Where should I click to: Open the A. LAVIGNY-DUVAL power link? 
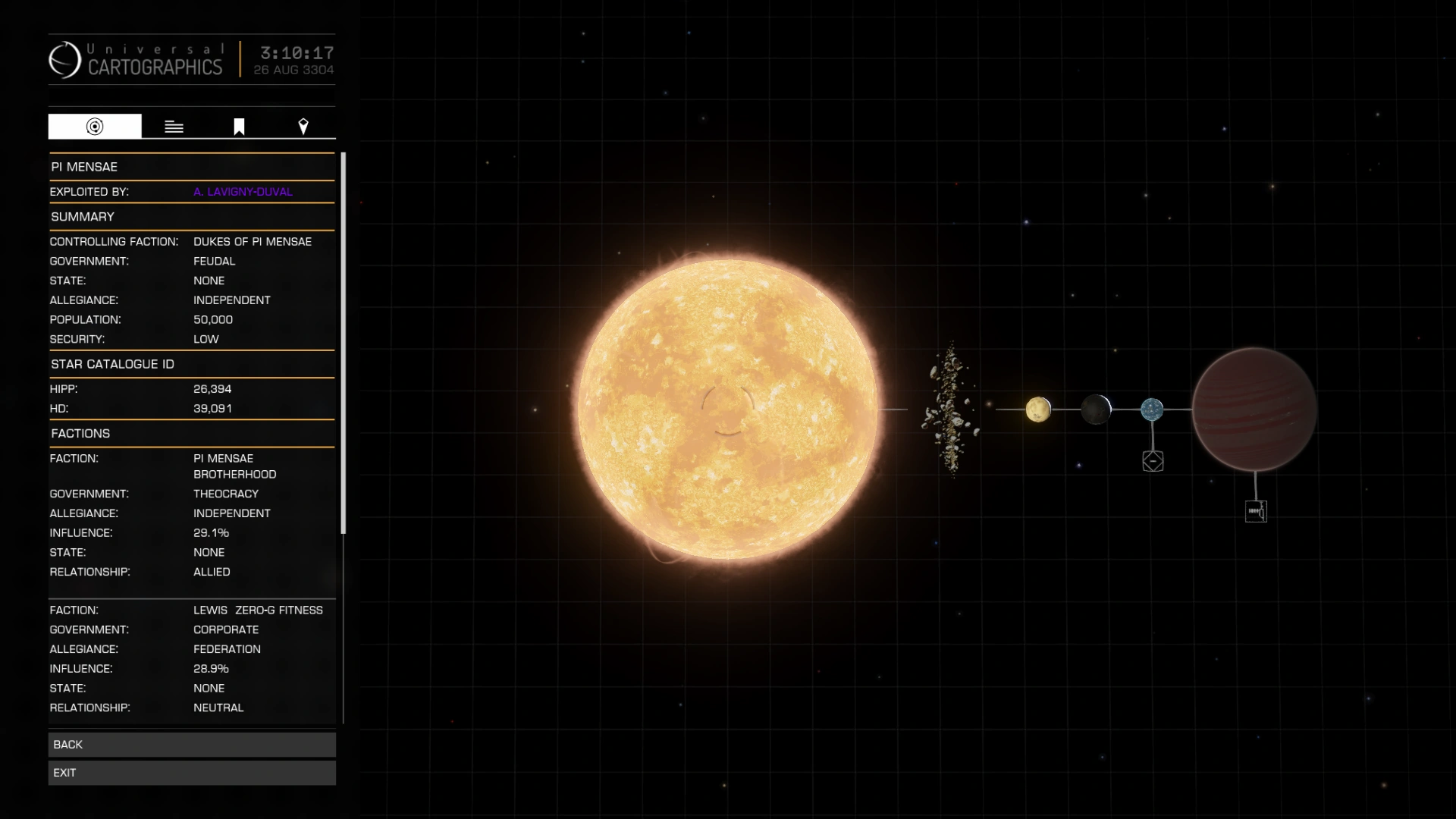[243, 192]
